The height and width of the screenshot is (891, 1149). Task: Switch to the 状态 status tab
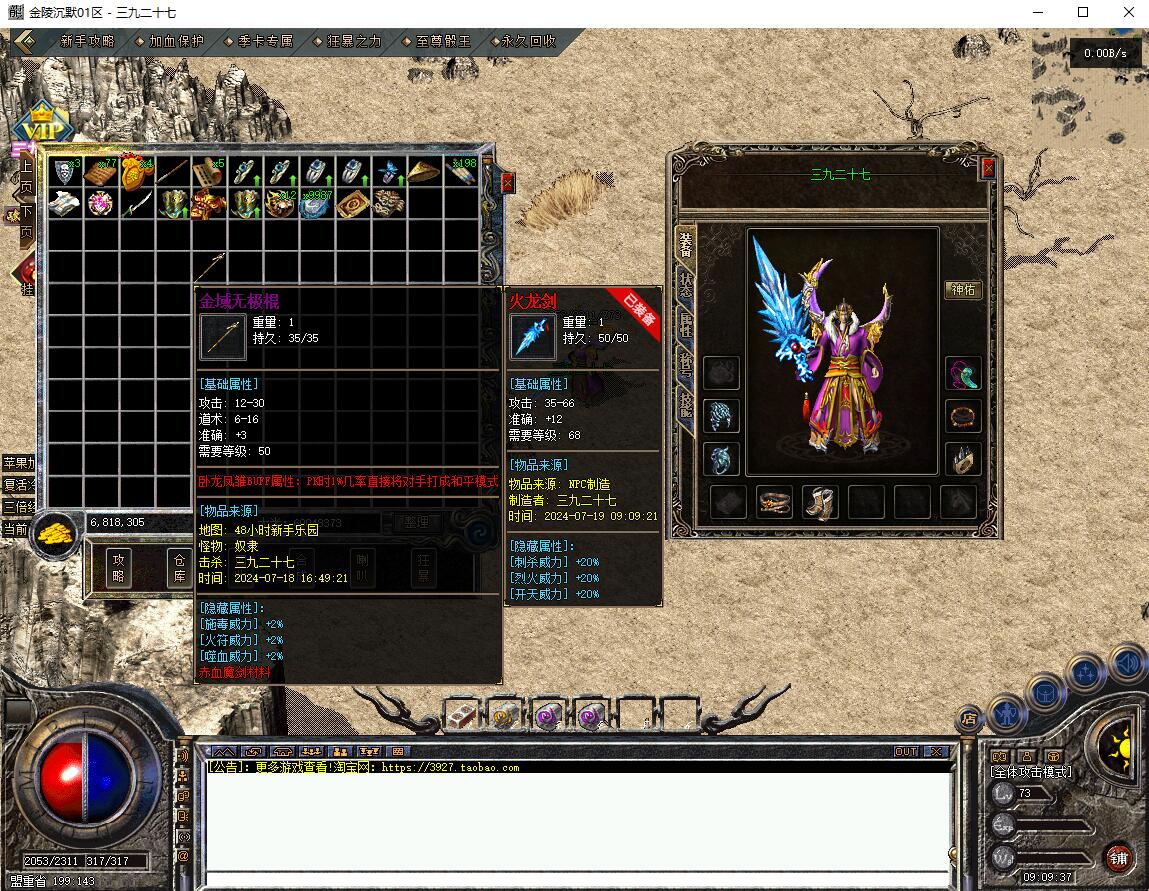(685, 282)
